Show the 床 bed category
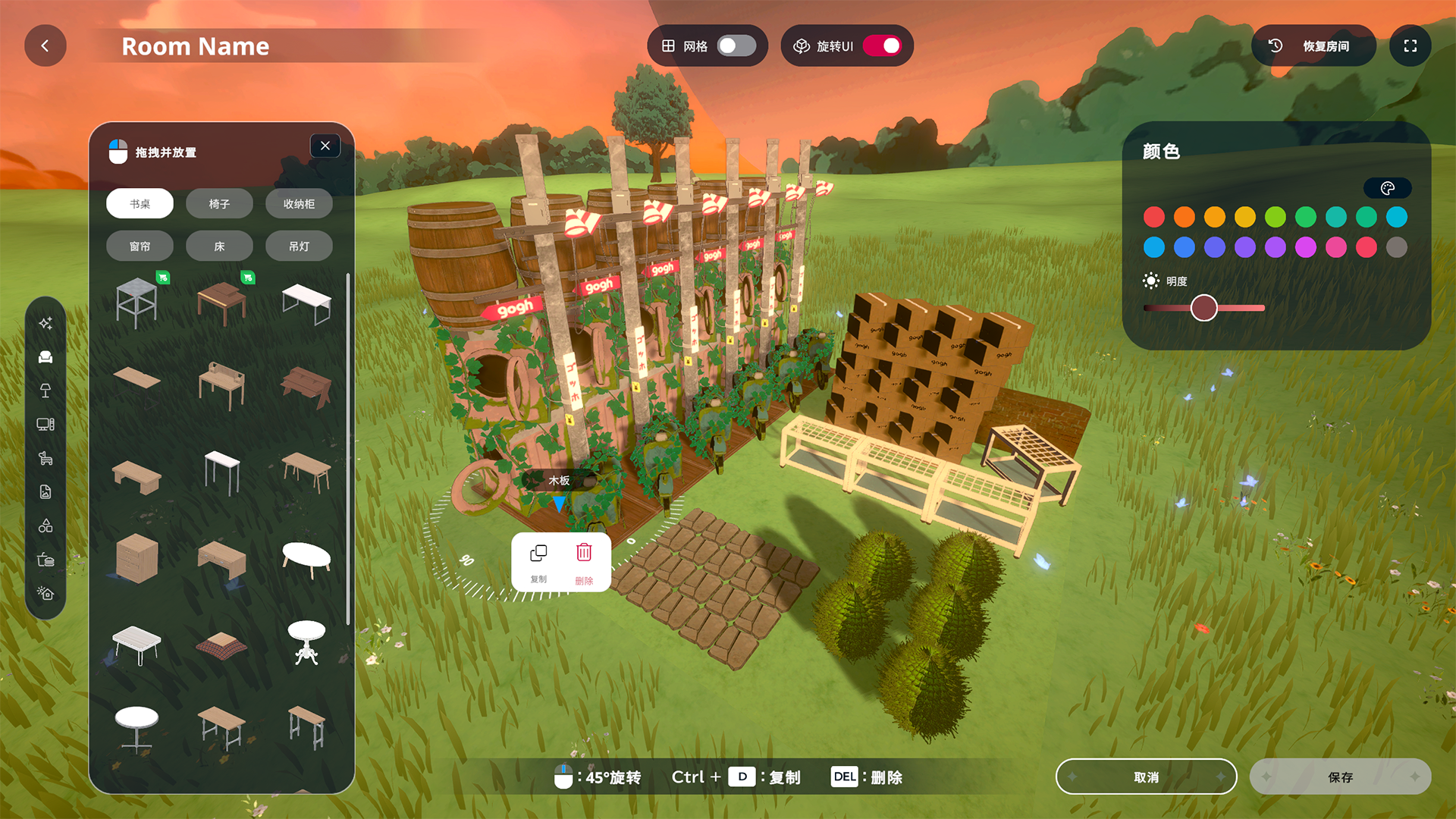 [x=219, y=246]
